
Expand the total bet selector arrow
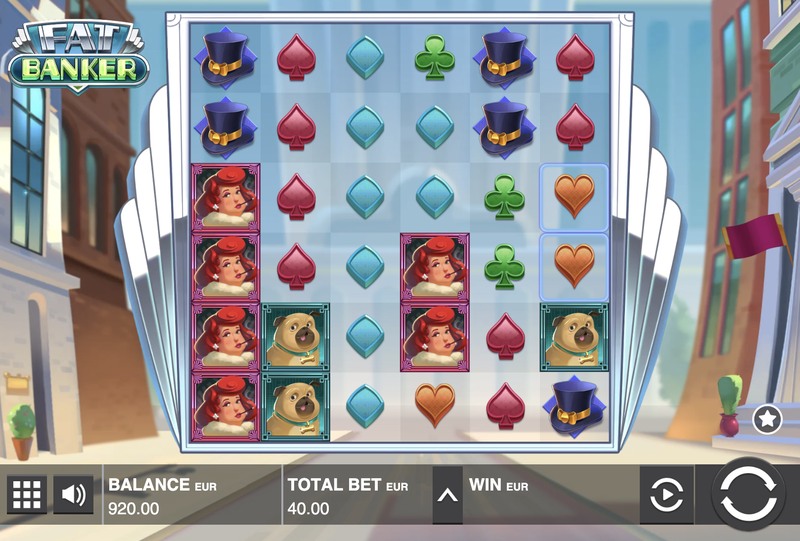click(x=448, y=495)
